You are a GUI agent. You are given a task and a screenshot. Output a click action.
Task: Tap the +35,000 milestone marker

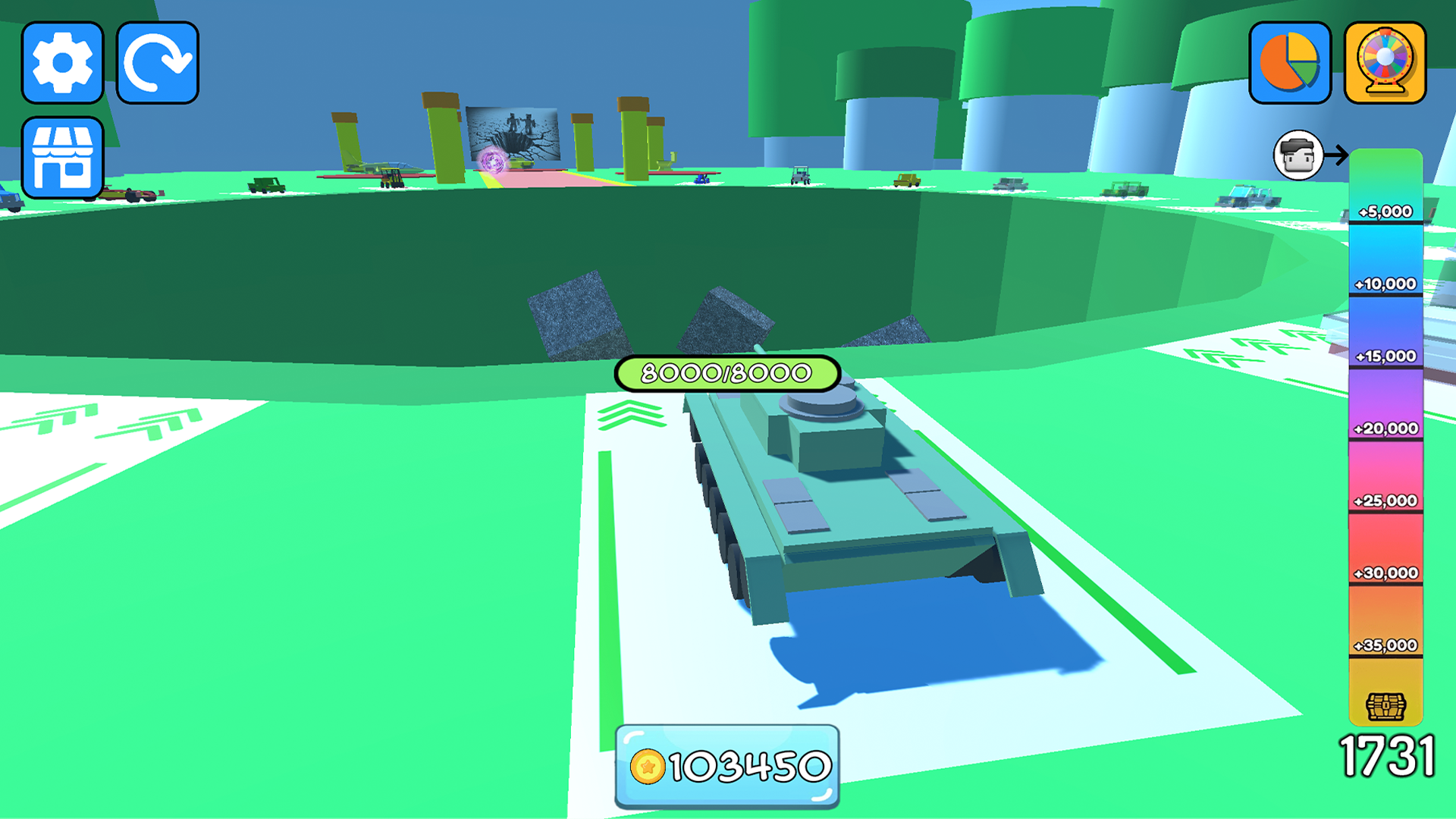pyautogui.click(x=1385, y=646)
